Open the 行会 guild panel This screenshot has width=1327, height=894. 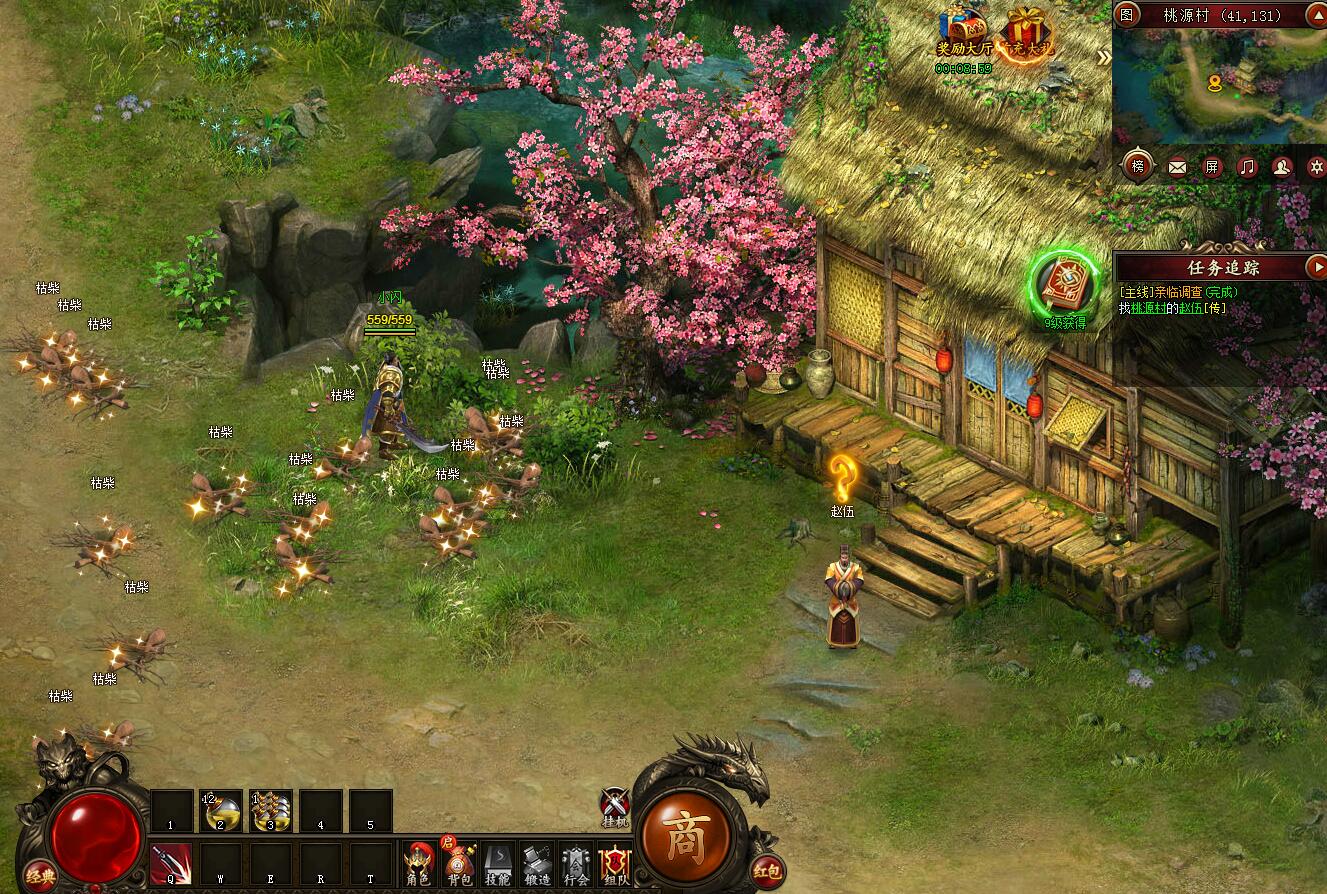576,863
